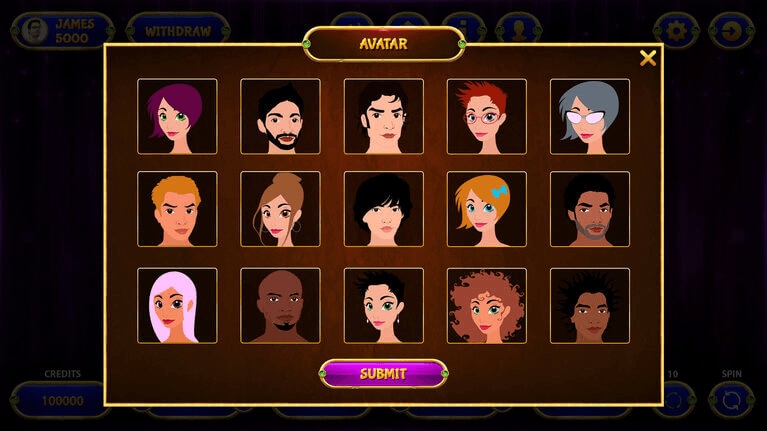The image size is (767, 431).
Task: Choose the pink long-haired woman avatar
Action: coord(177,305)
